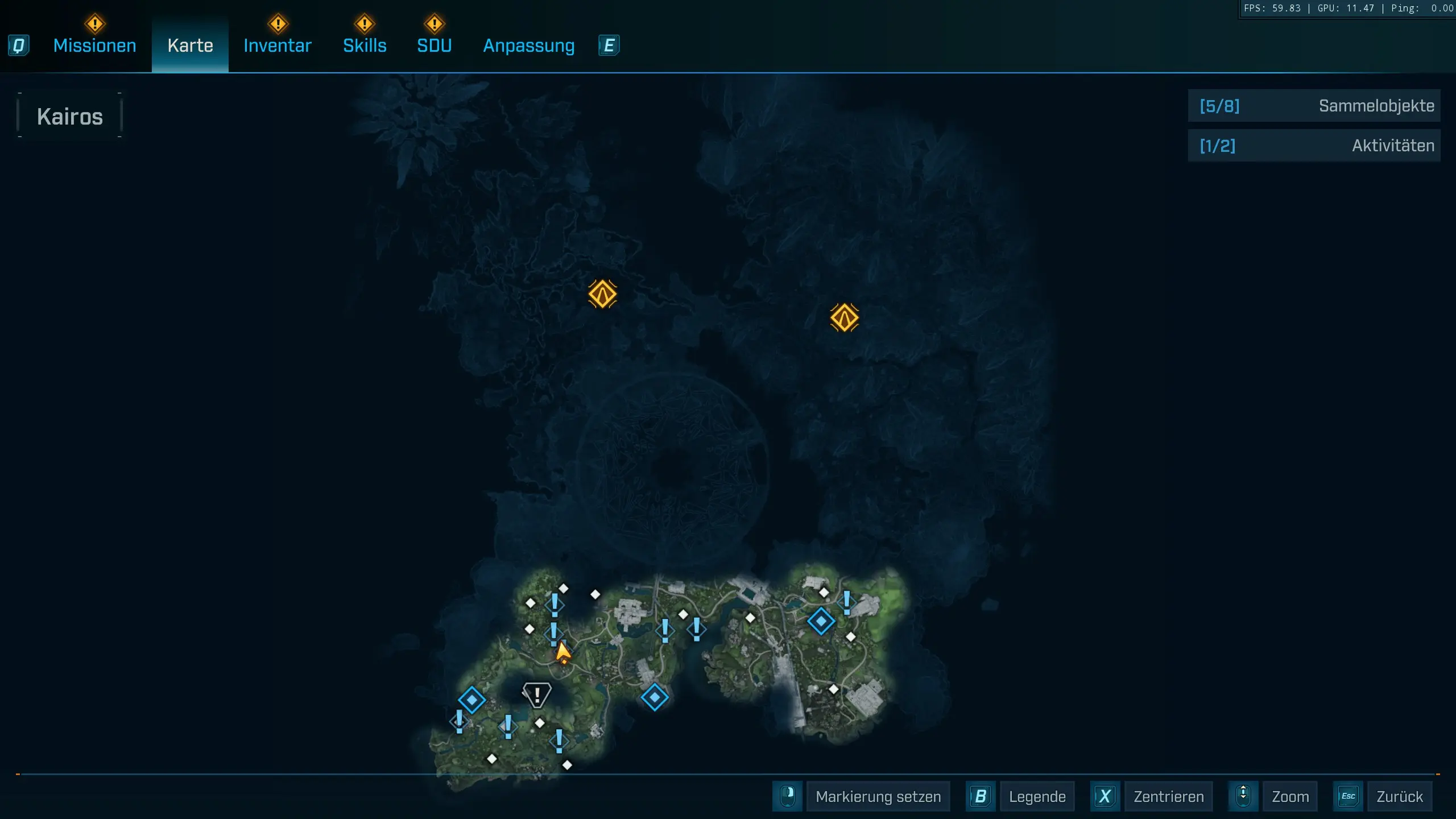Open the Inventar tab
The image size is (1456, 819).
pos(278,45)
